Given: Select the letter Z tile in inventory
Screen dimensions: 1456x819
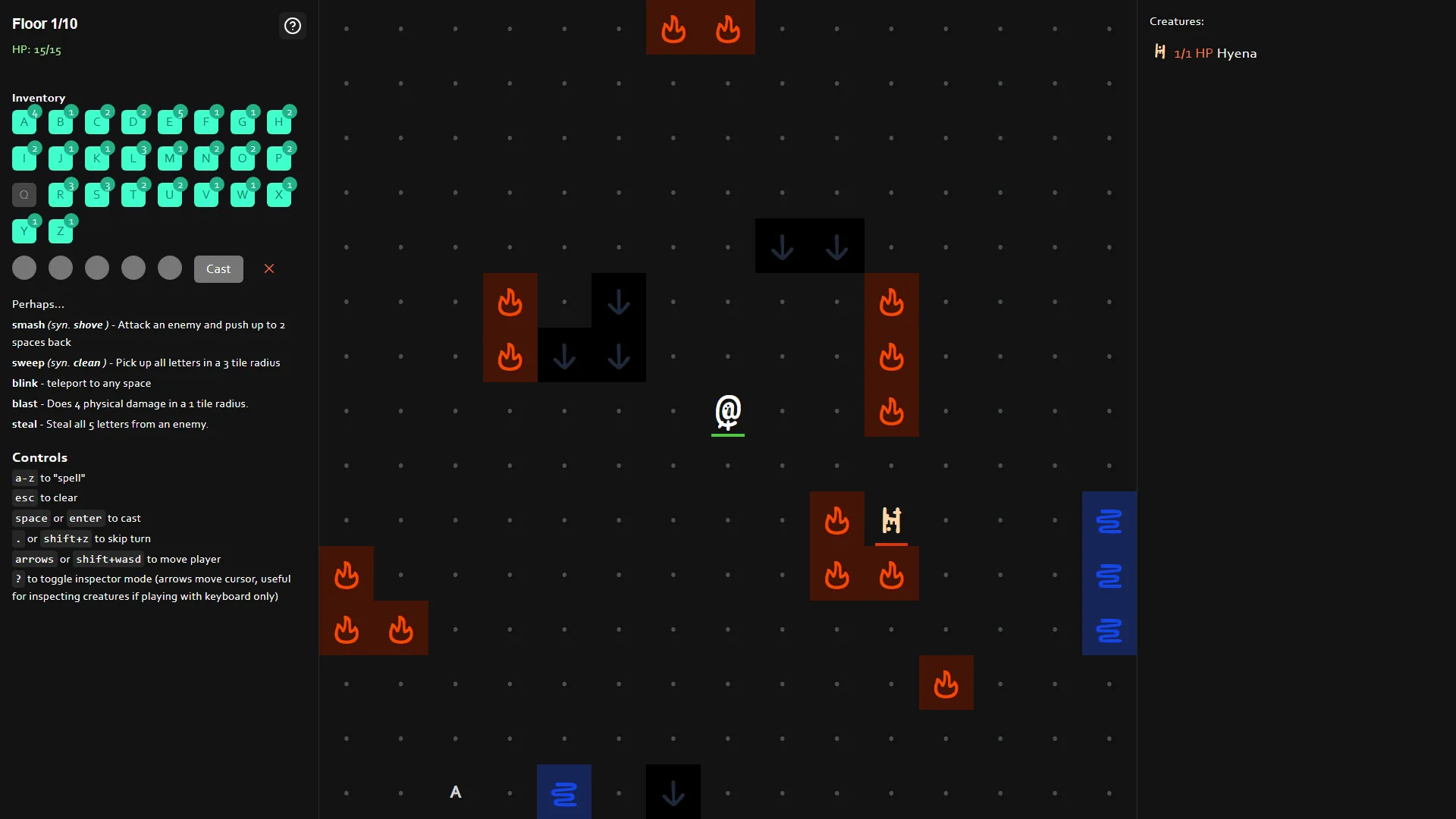Looking at the screenshot, I should (61, 231).
